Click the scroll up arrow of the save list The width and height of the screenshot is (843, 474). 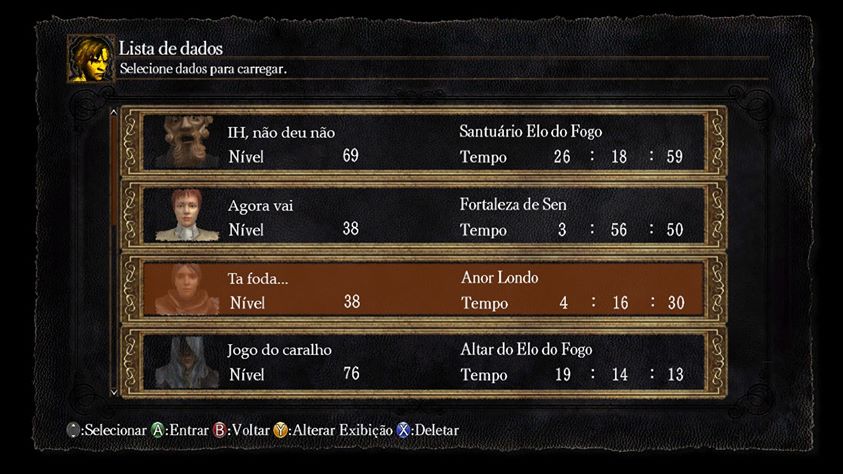[113, 113]
